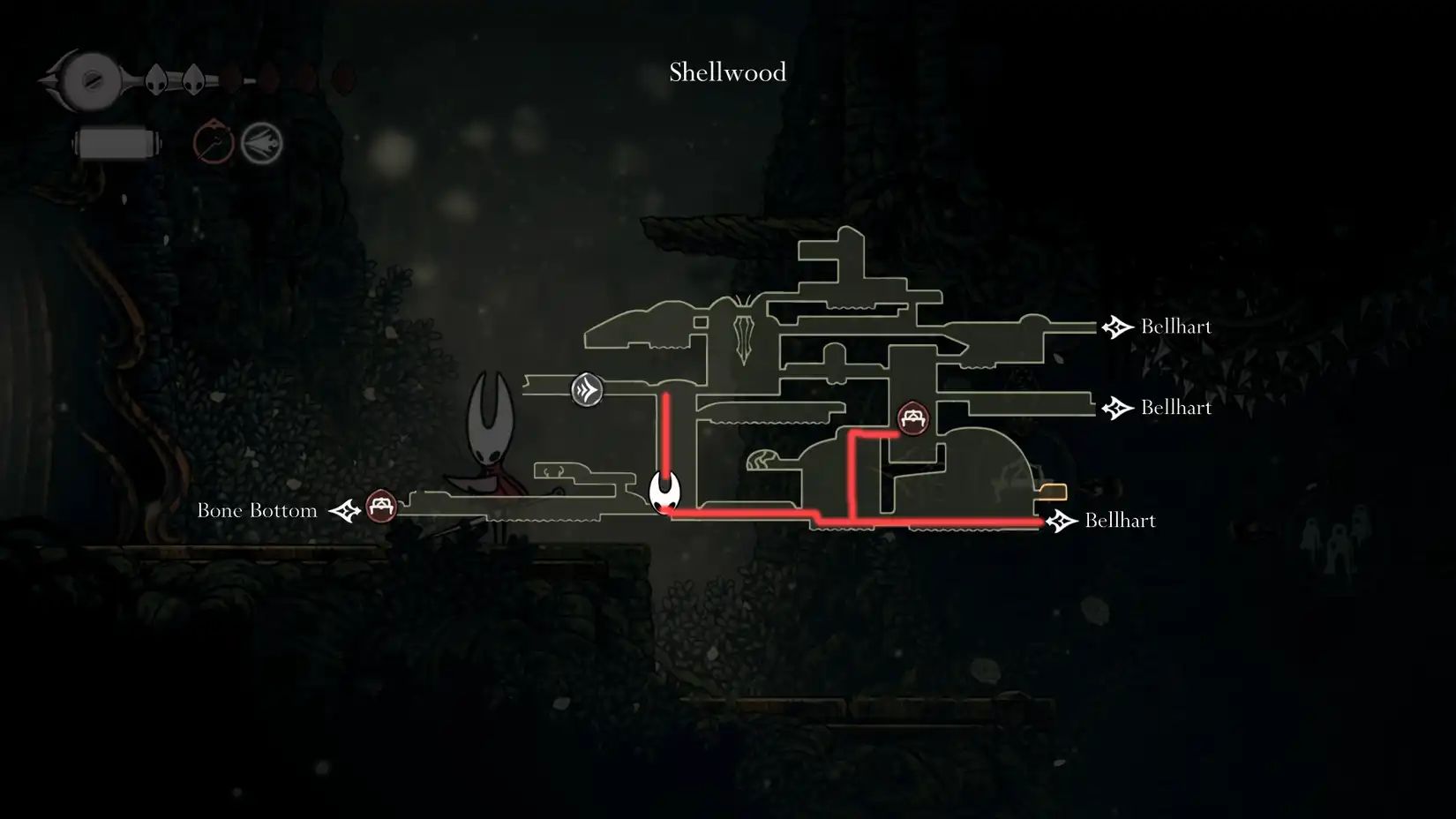1456x819 pixels.
Task: Toggle the second mask health icon
Action: tap(191, 79)
